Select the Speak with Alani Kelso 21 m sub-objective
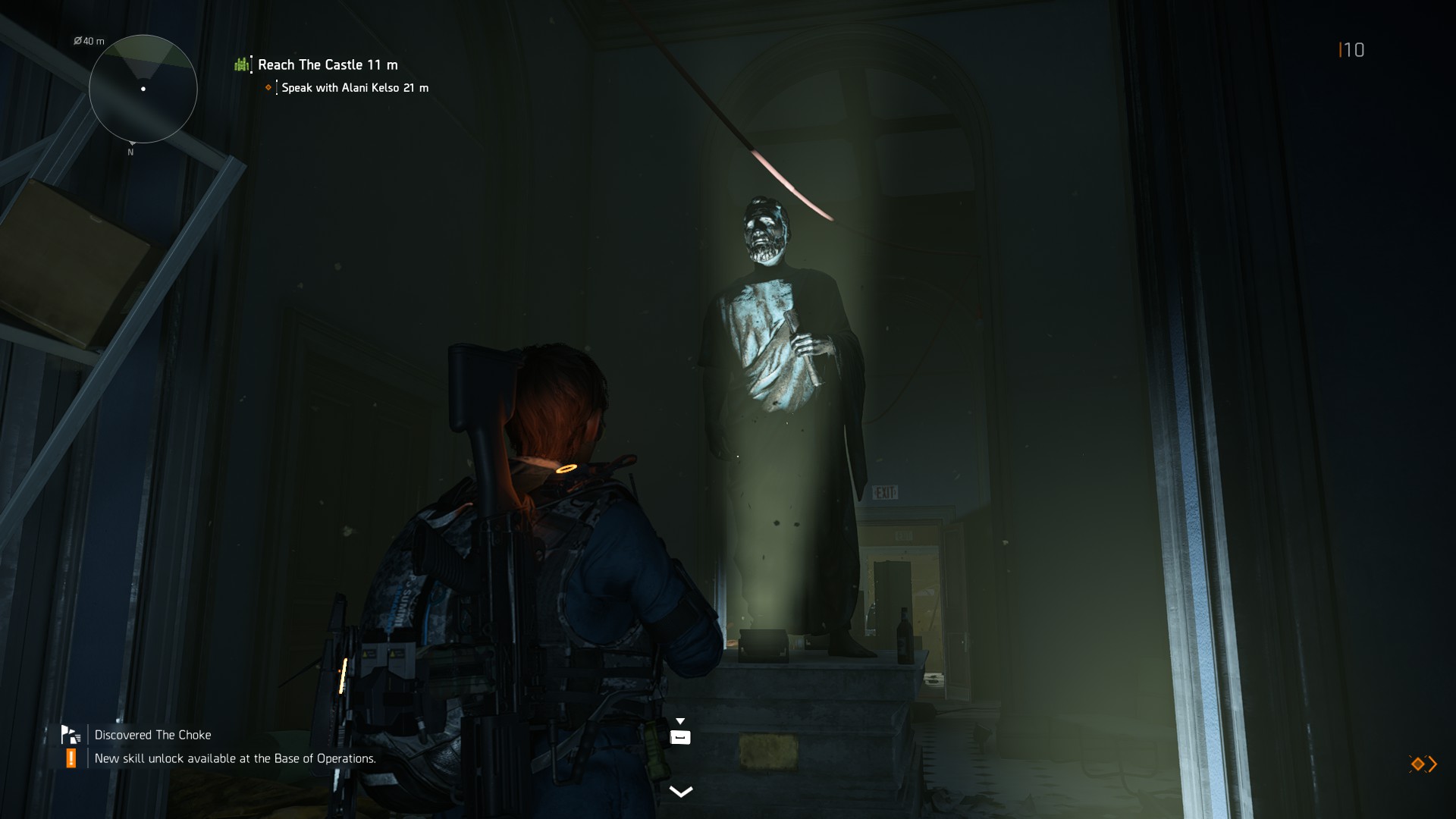The width and height of the screenshot is (1456, 819). click(x=354, y=88)
